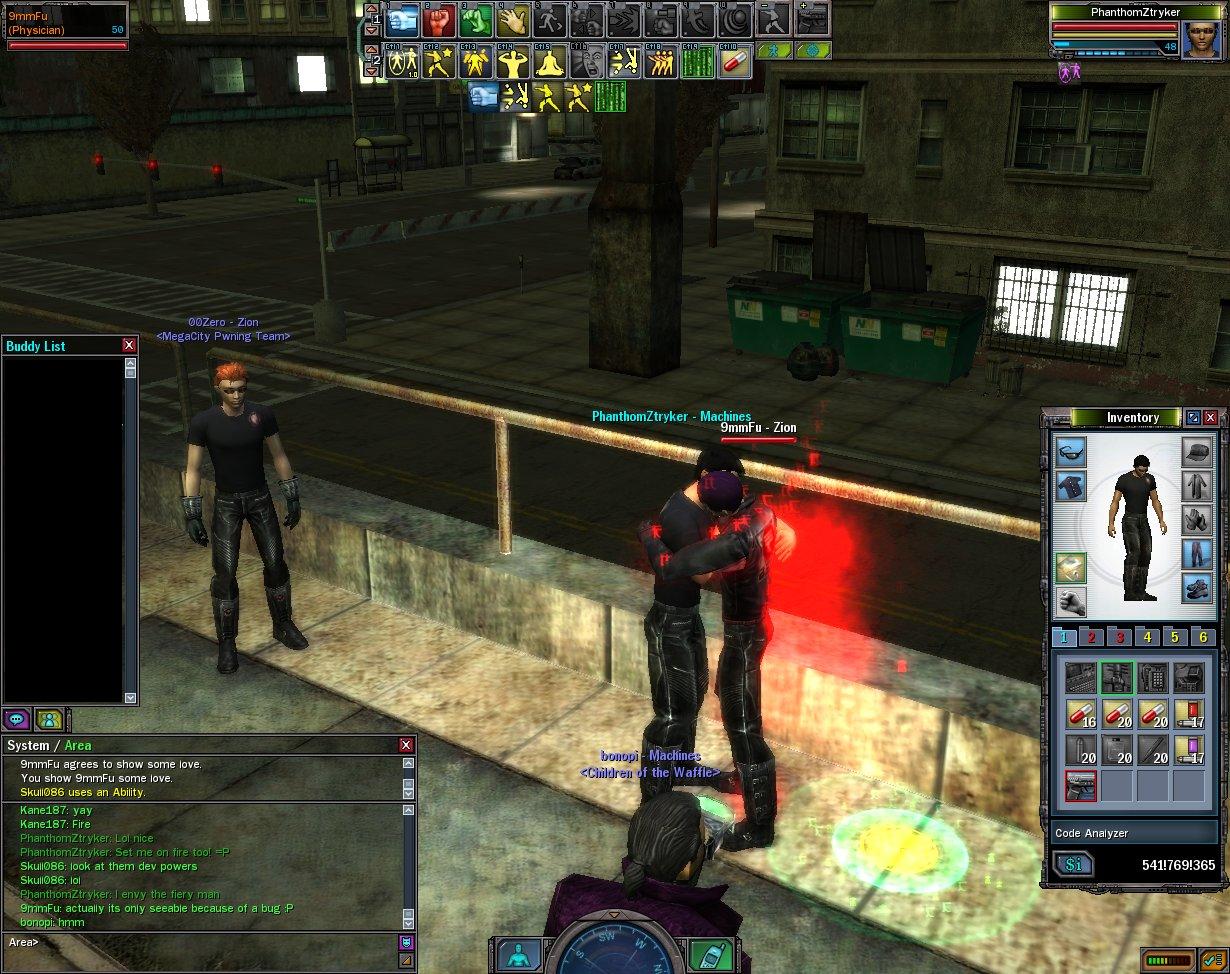Screen dimensions: 1230x974
Task: Select the gloves equipment slot
Action: (x=1197, y=519)
